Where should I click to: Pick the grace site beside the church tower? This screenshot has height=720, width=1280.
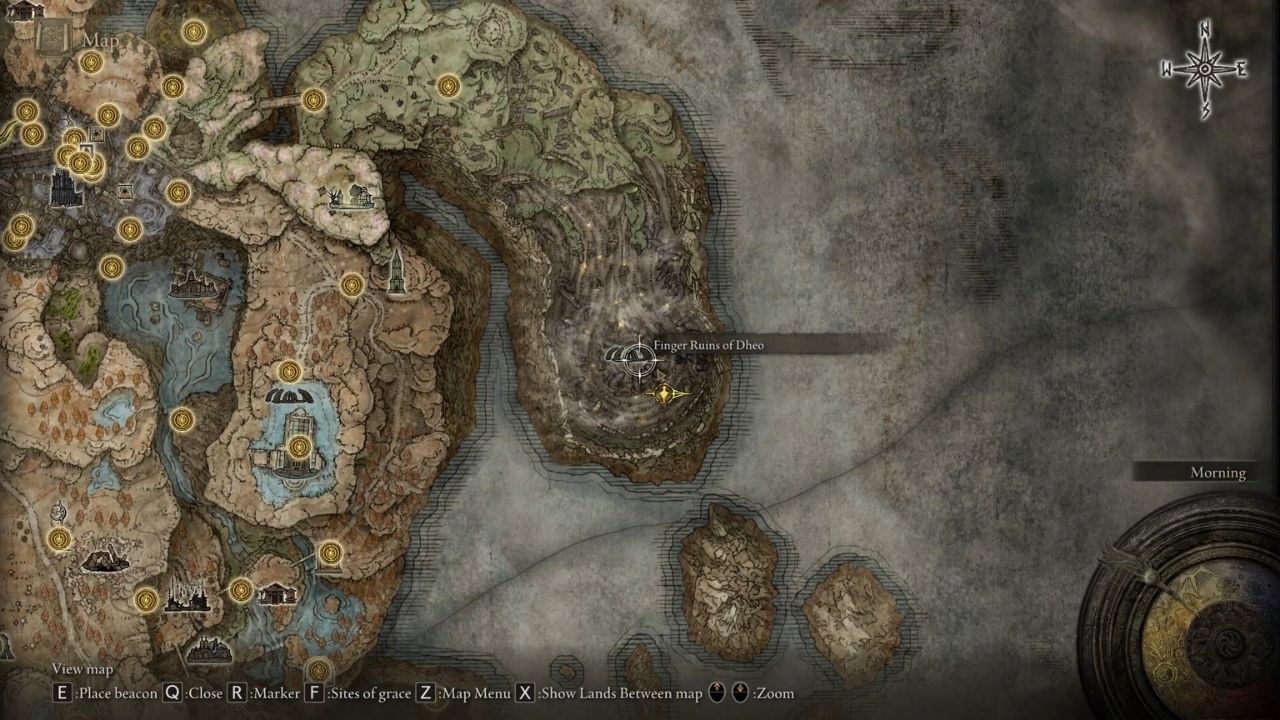[x=351, y=286]
